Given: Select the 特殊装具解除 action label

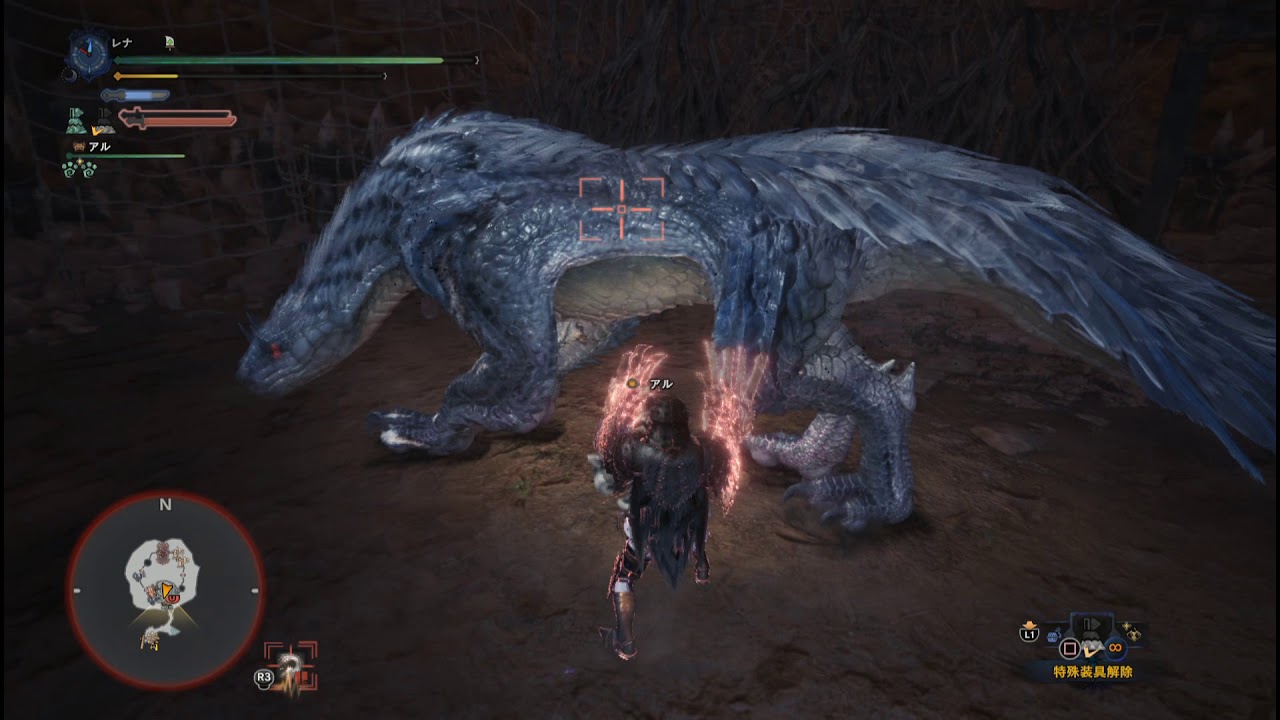Looking at the screenshot, I should click(x=1092, y=670).
